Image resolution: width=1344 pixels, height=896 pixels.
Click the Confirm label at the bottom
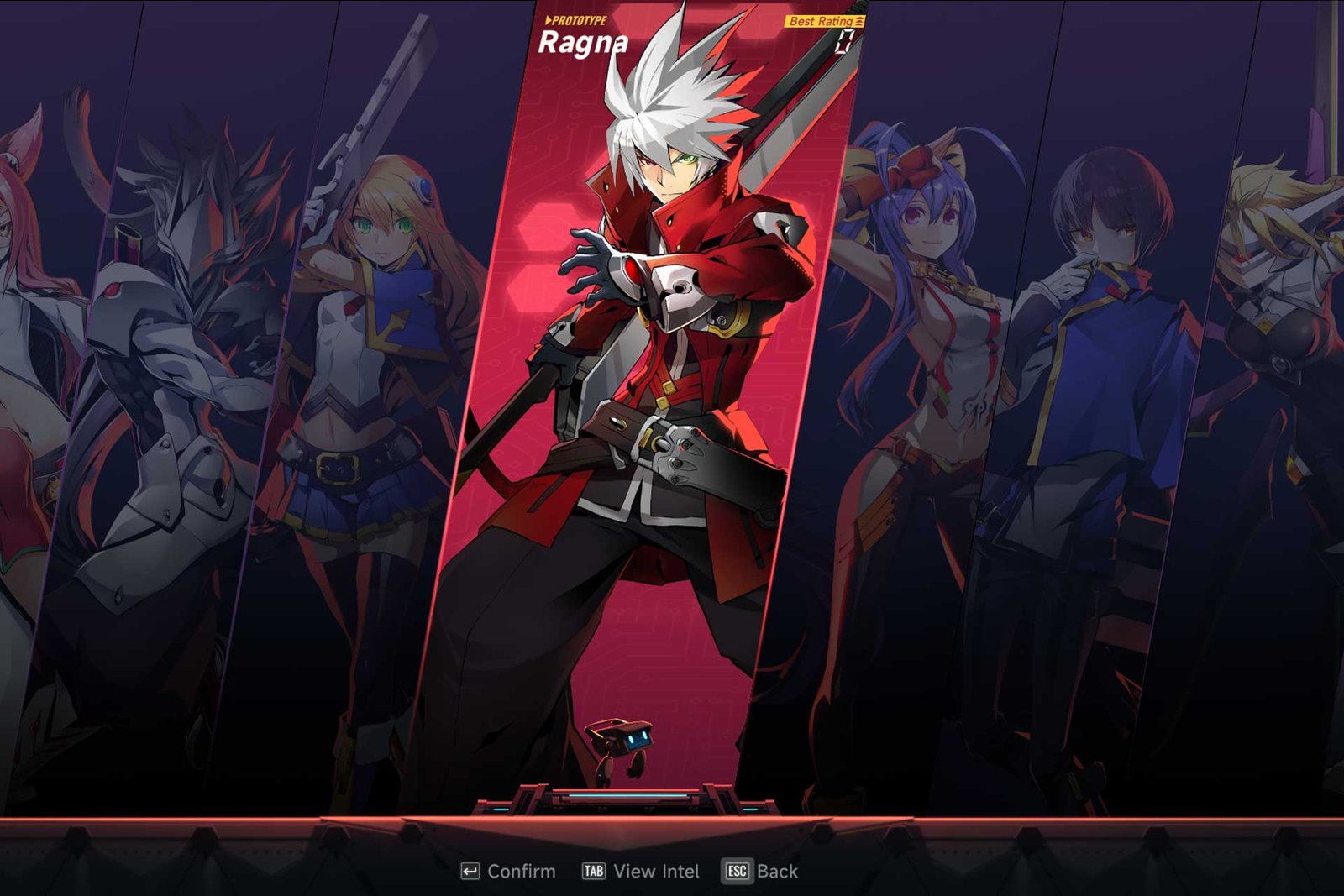[521, 872]
